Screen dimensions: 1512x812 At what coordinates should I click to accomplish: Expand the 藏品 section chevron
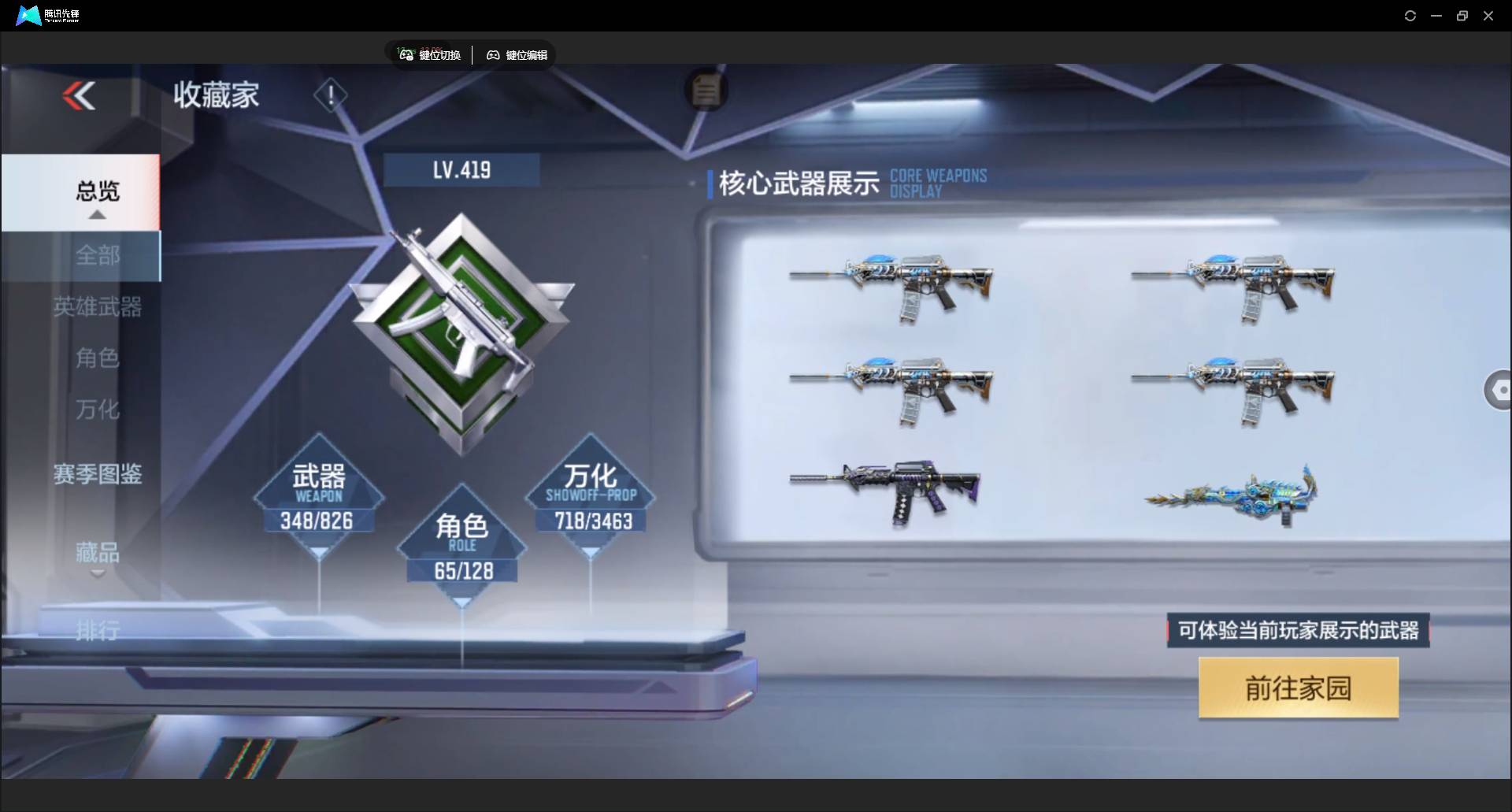[97, 575]
